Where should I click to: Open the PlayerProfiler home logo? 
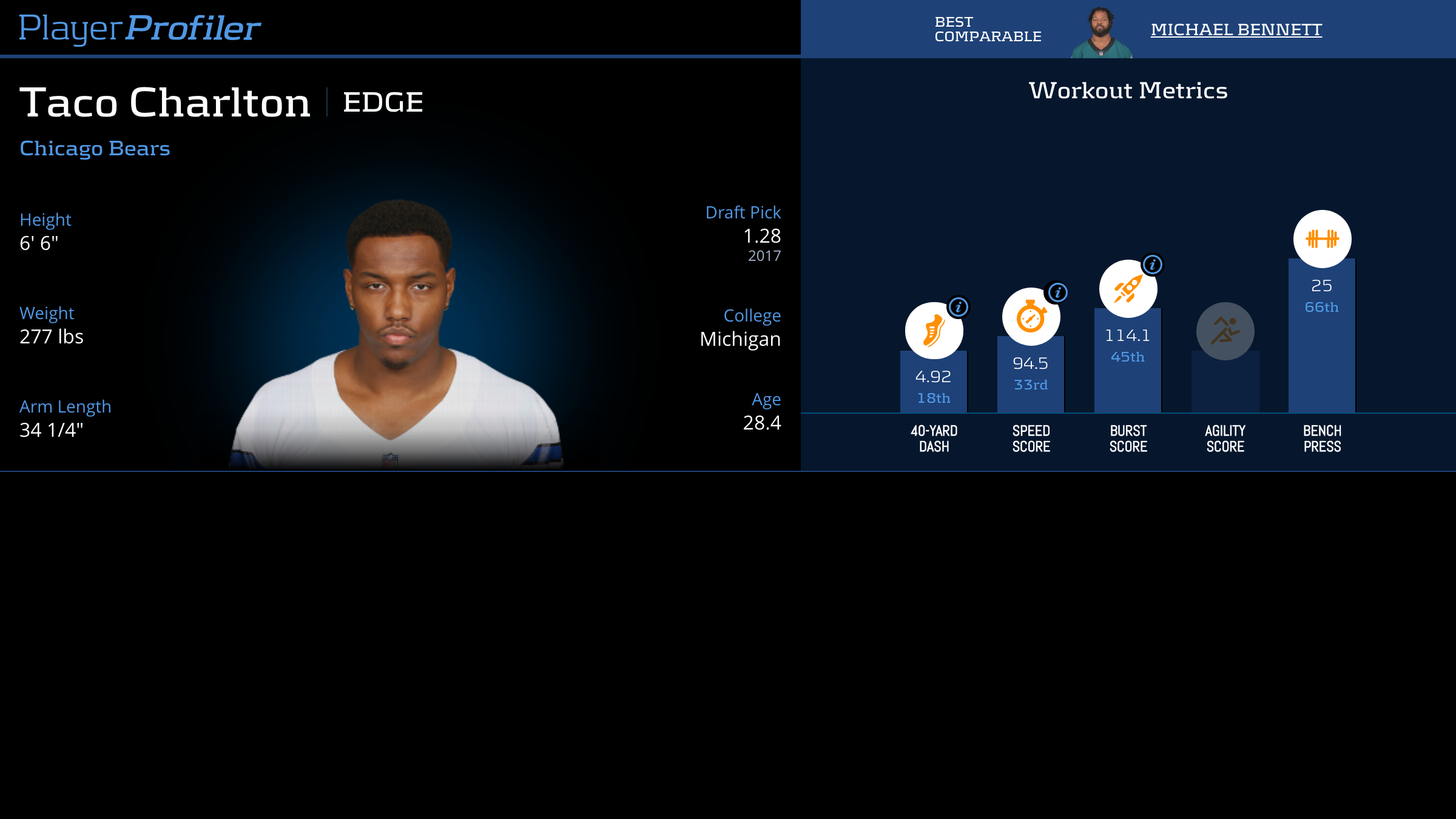coord(140,28)
